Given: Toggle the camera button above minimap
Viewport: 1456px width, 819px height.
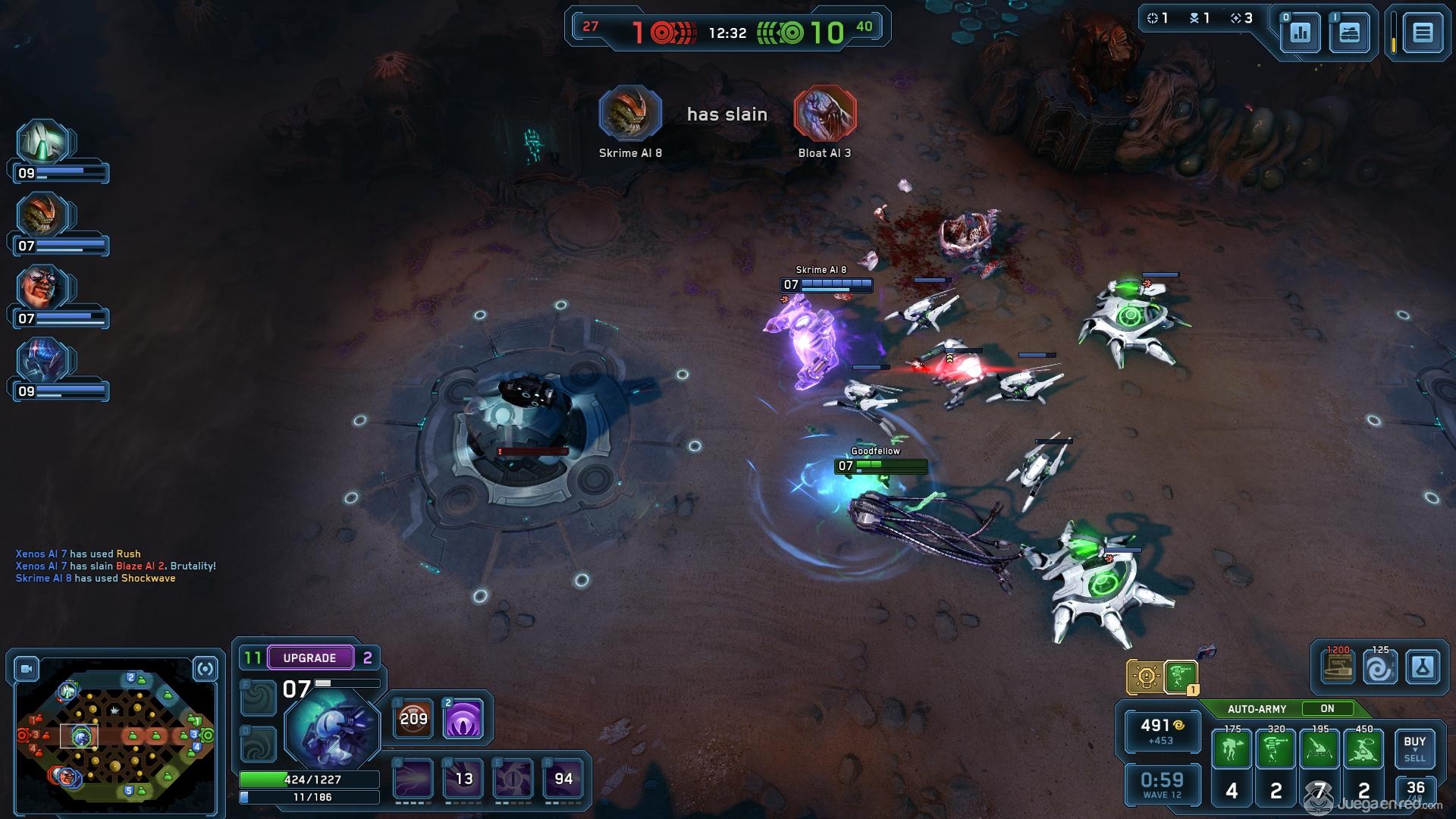Looking at the screenshot, I should coord(27,669).
